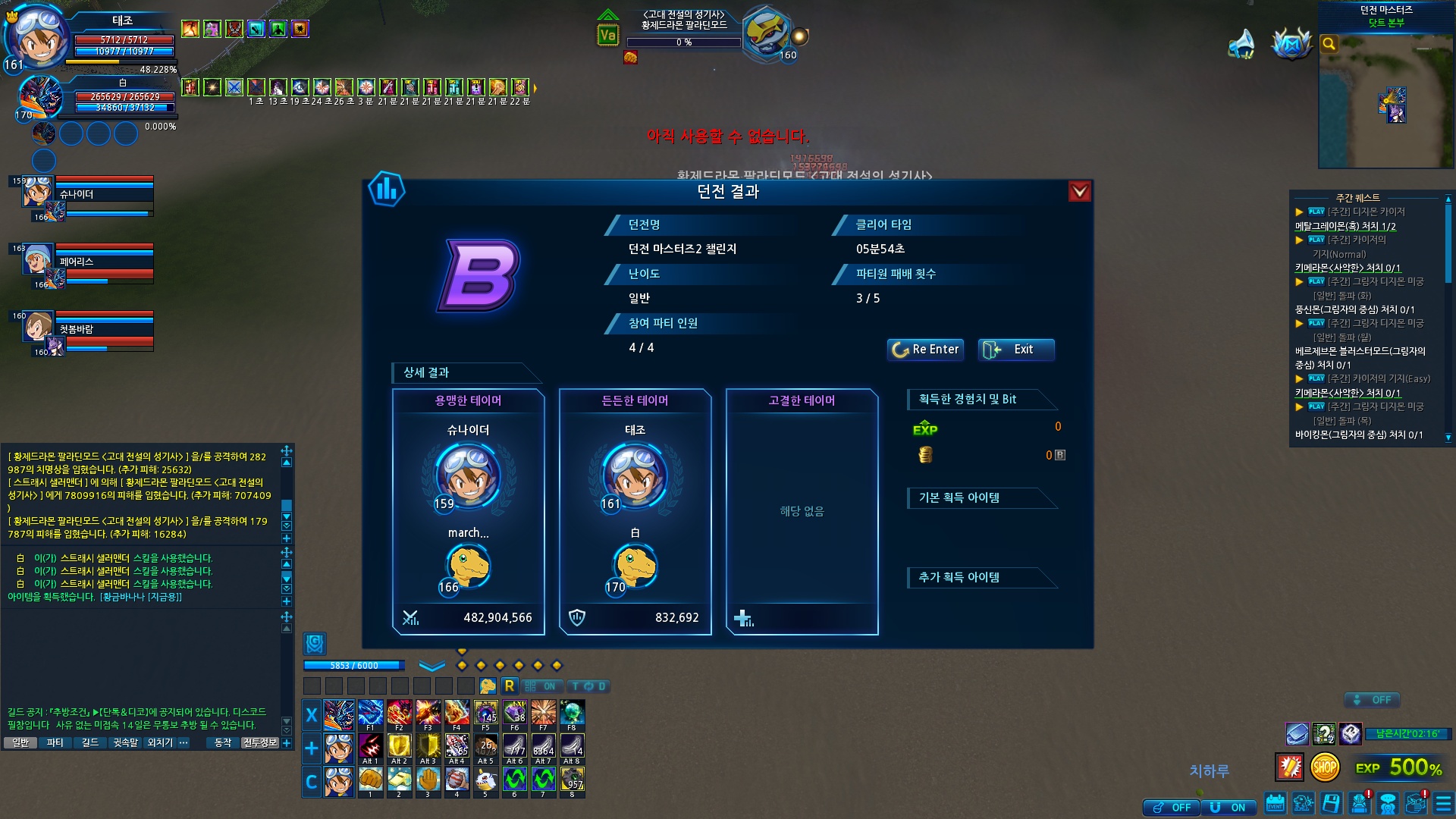Open the dungeon statistics bar-chart icon
The height and width of the screenshot is (819, 1456).
[387, 190]
